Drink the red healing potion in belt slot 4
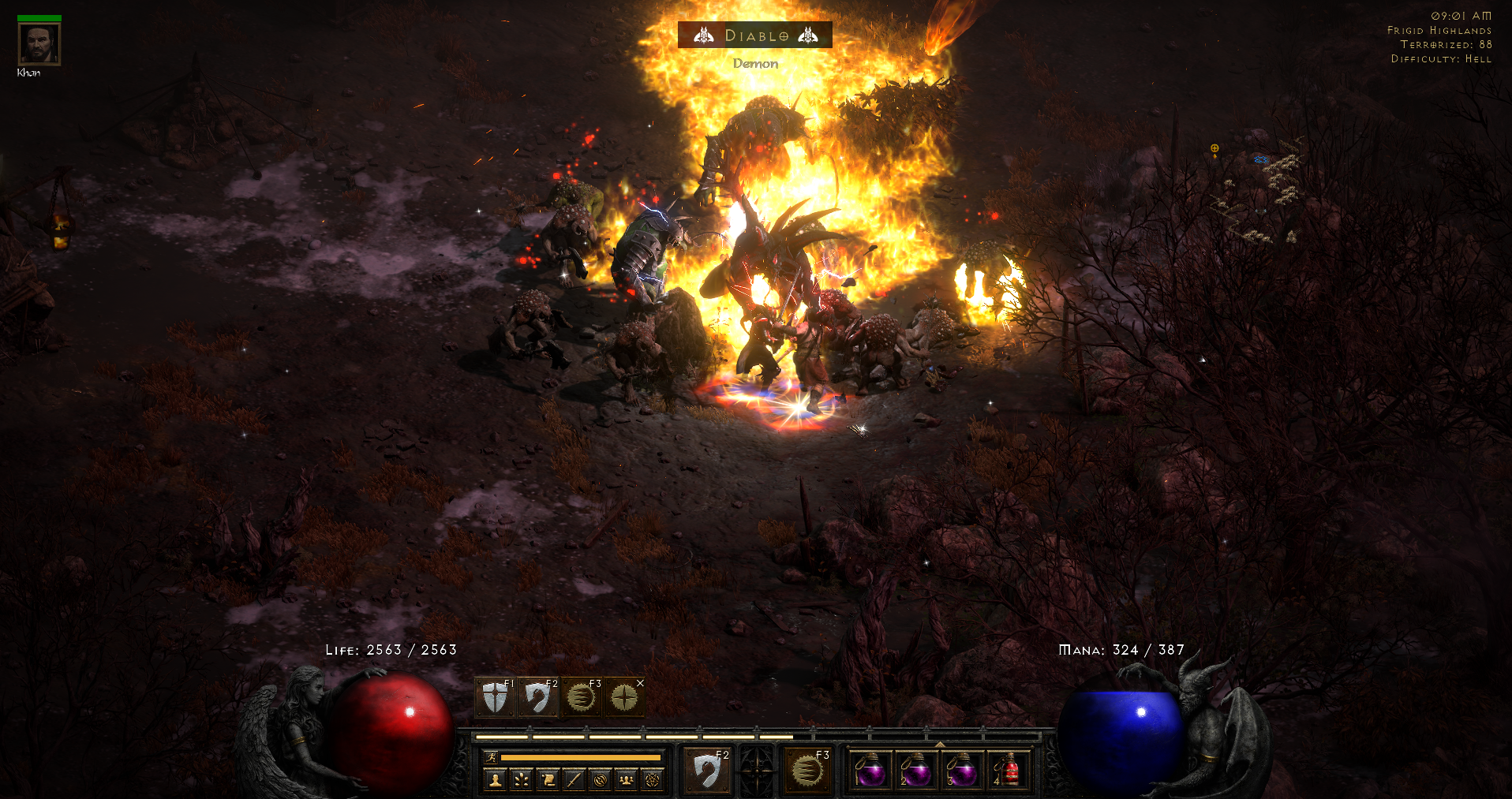The image size is (1512, 799). (1008, 771)
